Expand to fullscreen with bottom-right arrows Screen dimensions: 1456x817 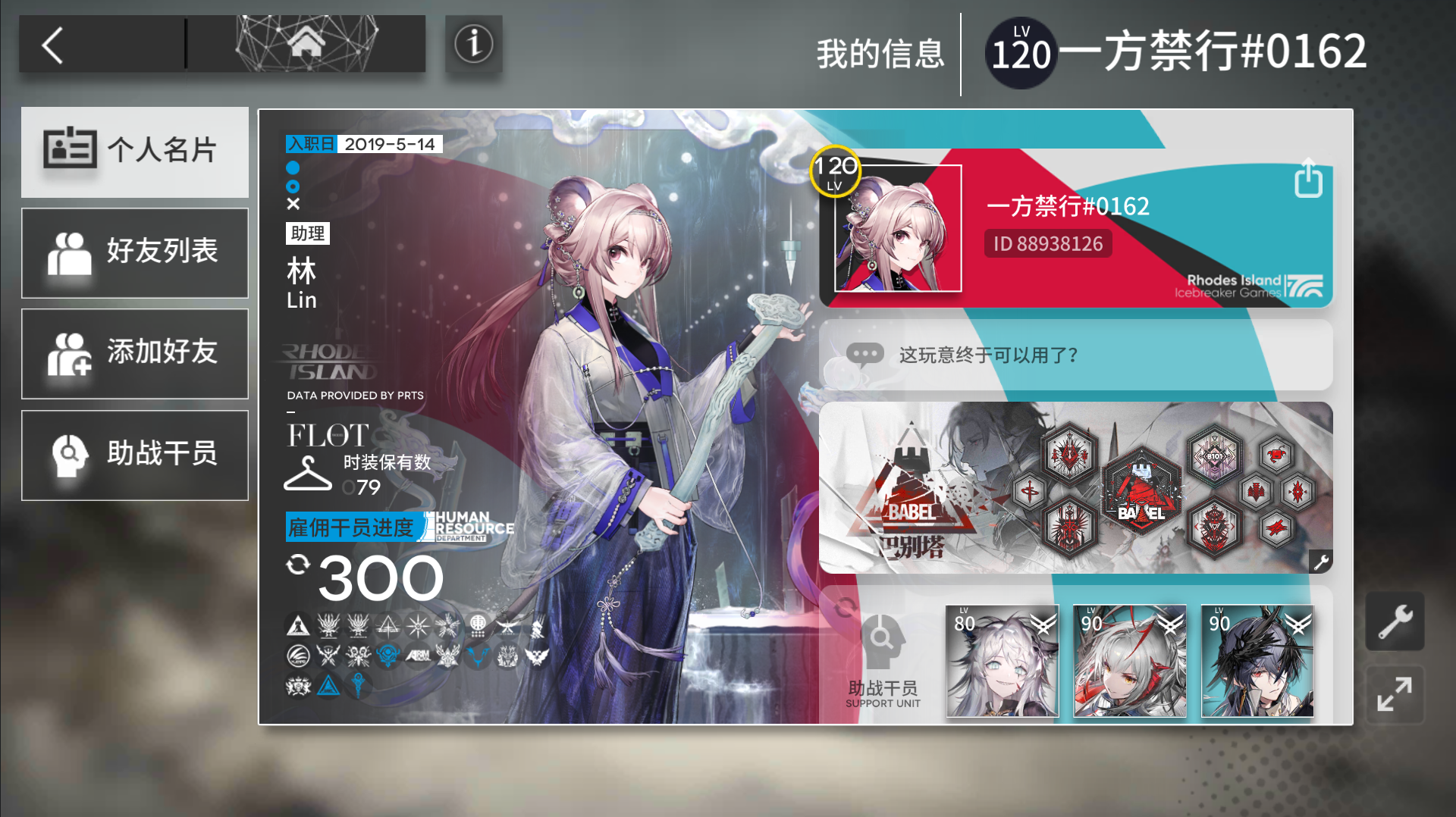pyautogui.click(x=1395, y=695)
